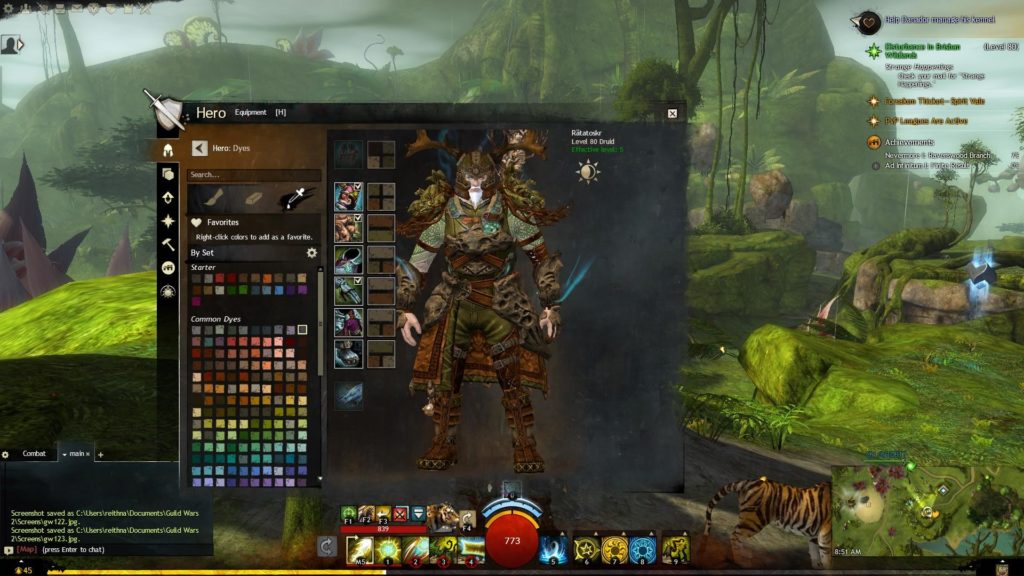
Task: Open the Crafting hammer tab in sidebar
Action: click(x=168, y=244)
